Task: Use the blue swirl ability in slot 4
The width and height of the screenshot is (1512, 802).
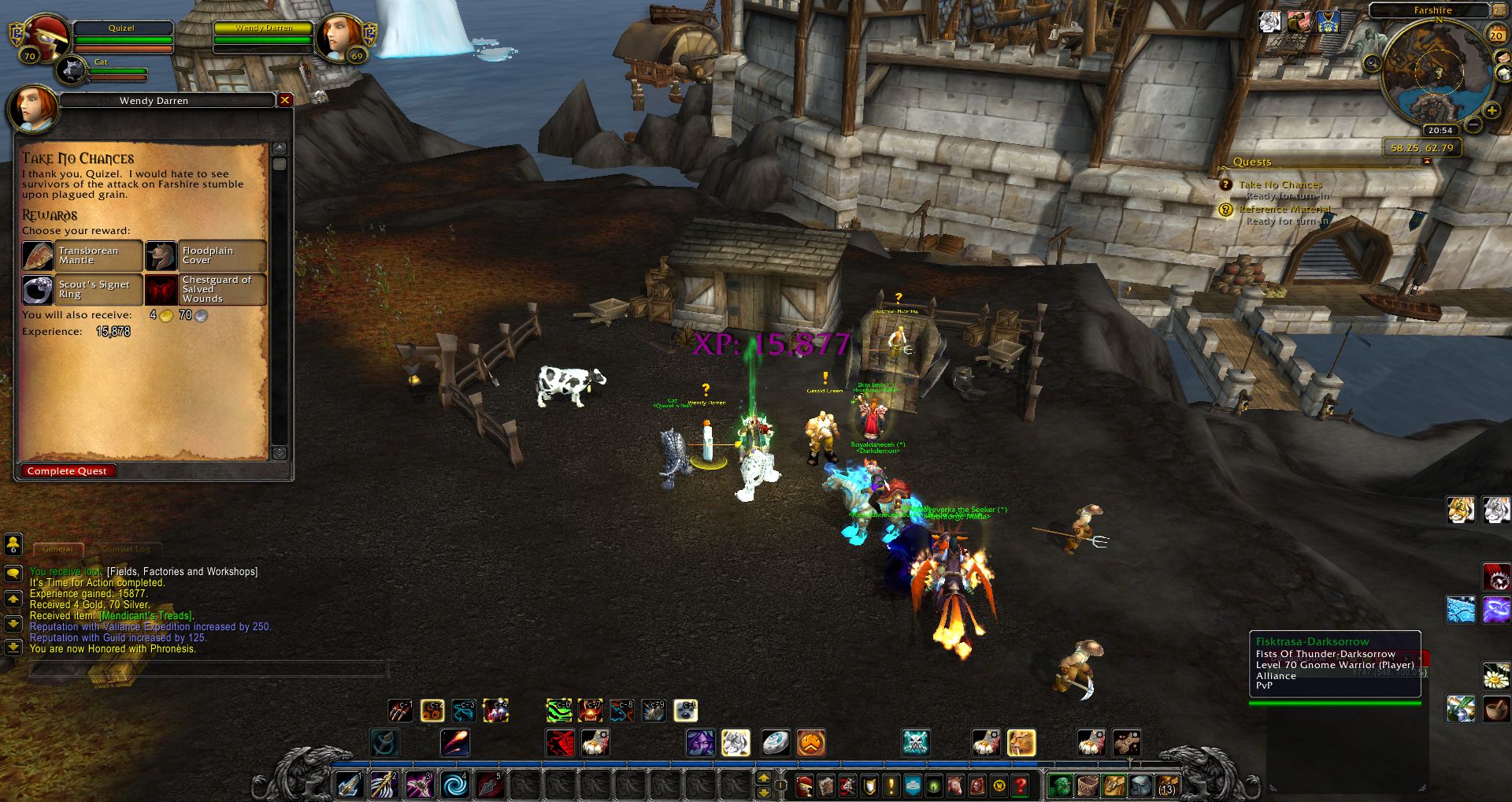Action: coord(454,785)
